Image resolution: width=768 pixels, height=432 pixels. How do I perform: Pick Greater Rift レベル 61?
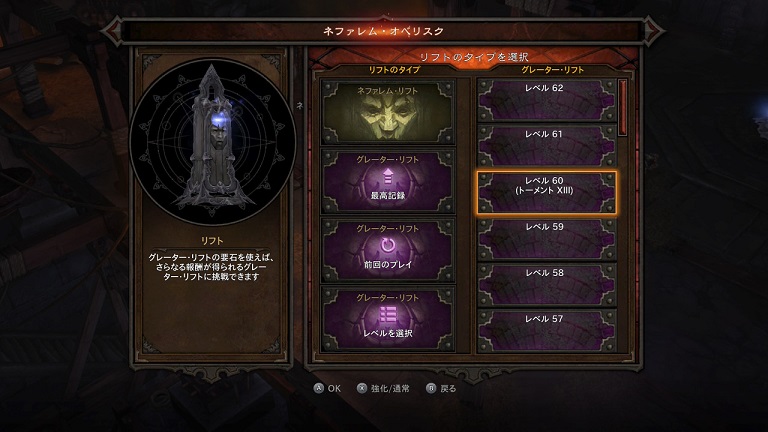[x=544, y=146]
